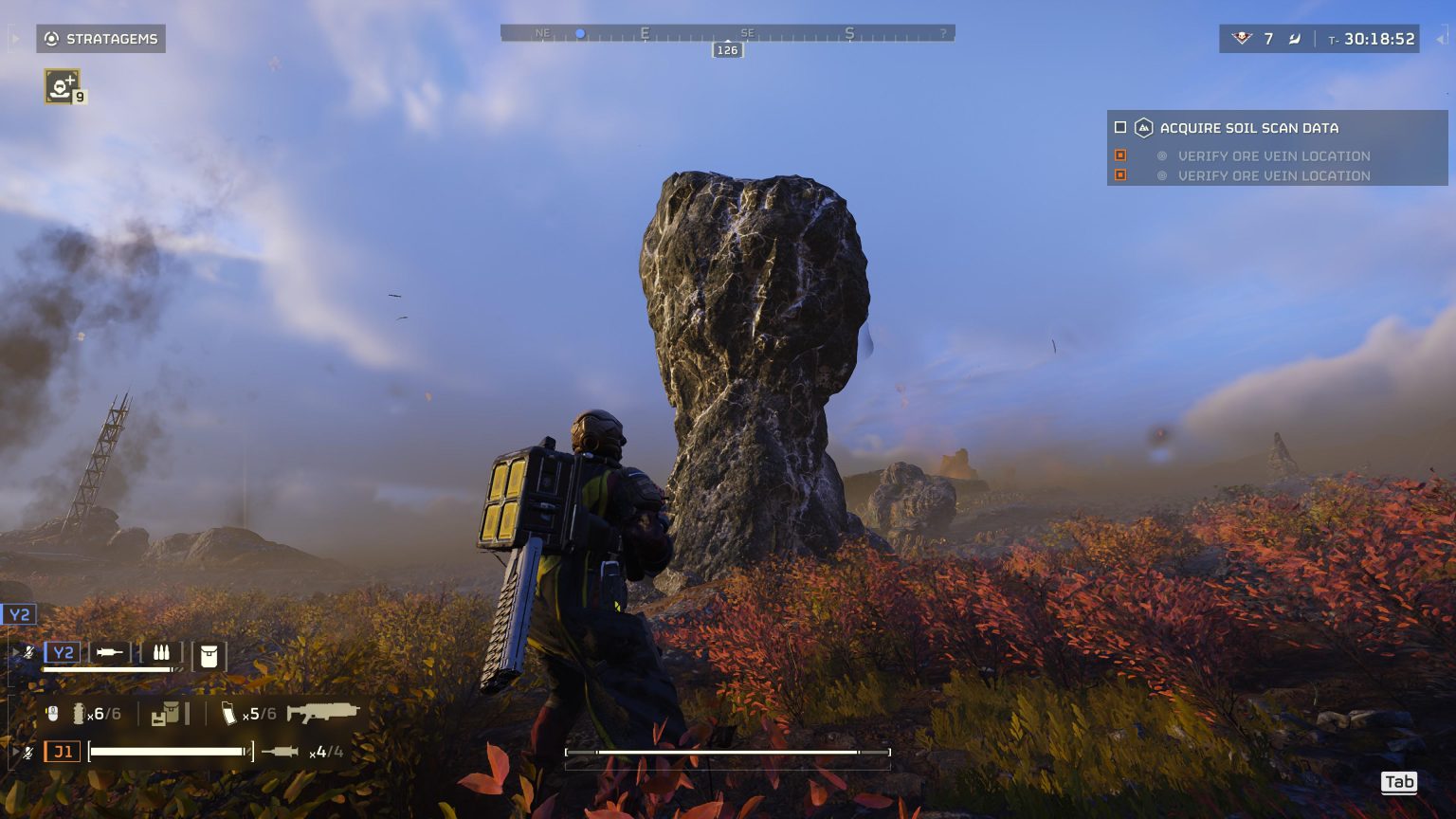Select the grenade icon in weapon panel
1456x819 pixels.
(79, 714)
